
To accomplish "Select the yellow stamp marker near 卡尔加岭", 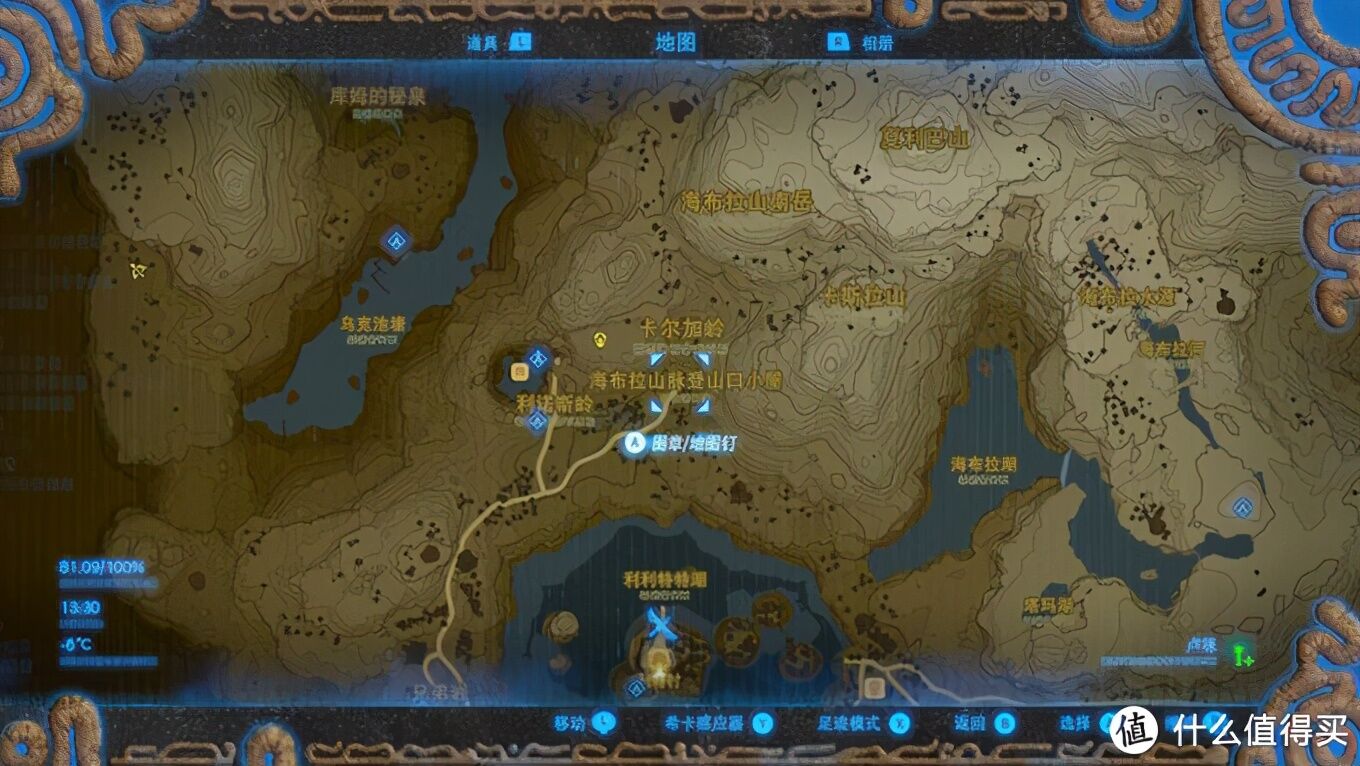I will [600, 340].
